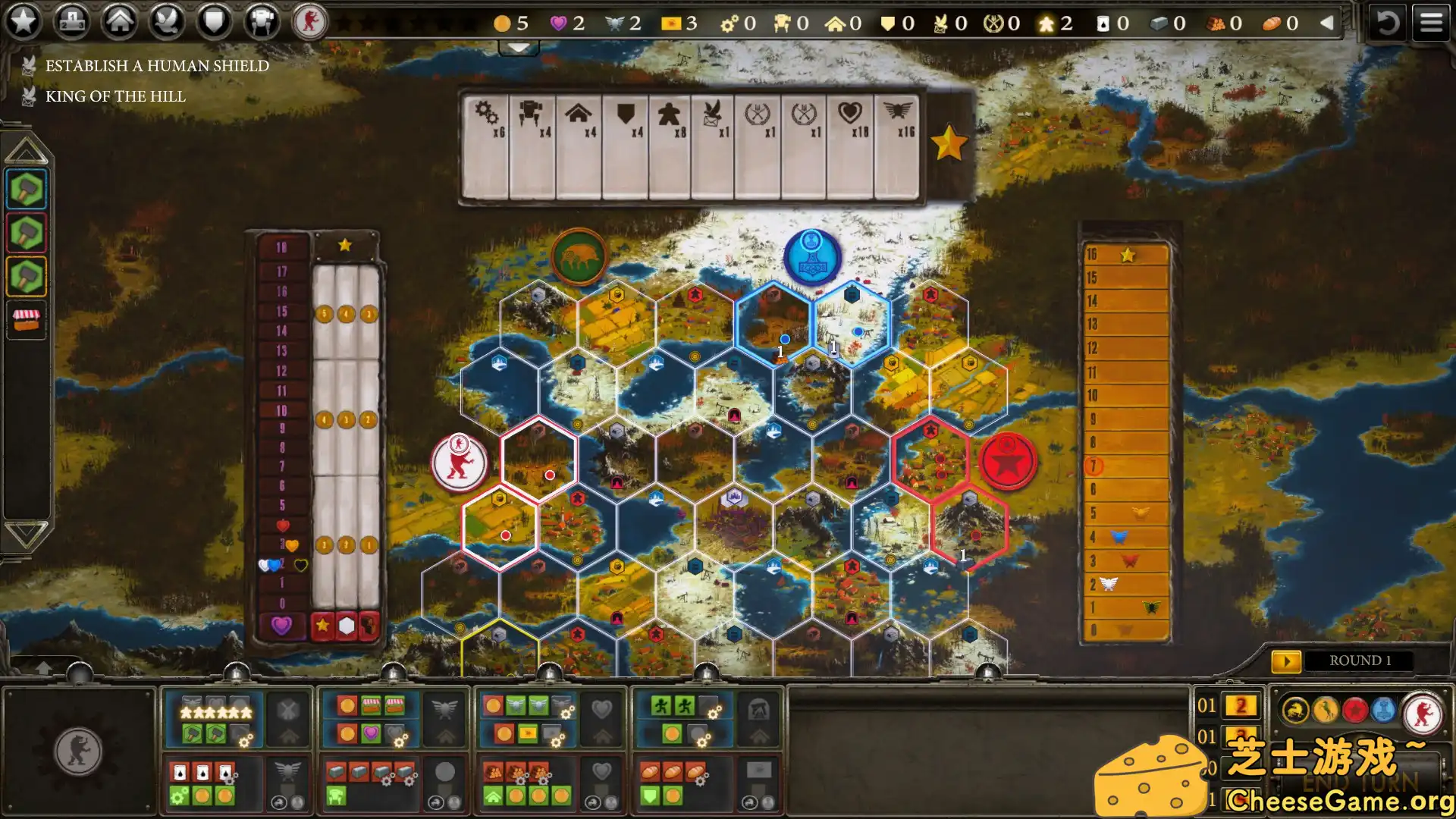Click the shield icon in the top toolbar
This screenshot has width=1456, height=819.
point(213,22)
